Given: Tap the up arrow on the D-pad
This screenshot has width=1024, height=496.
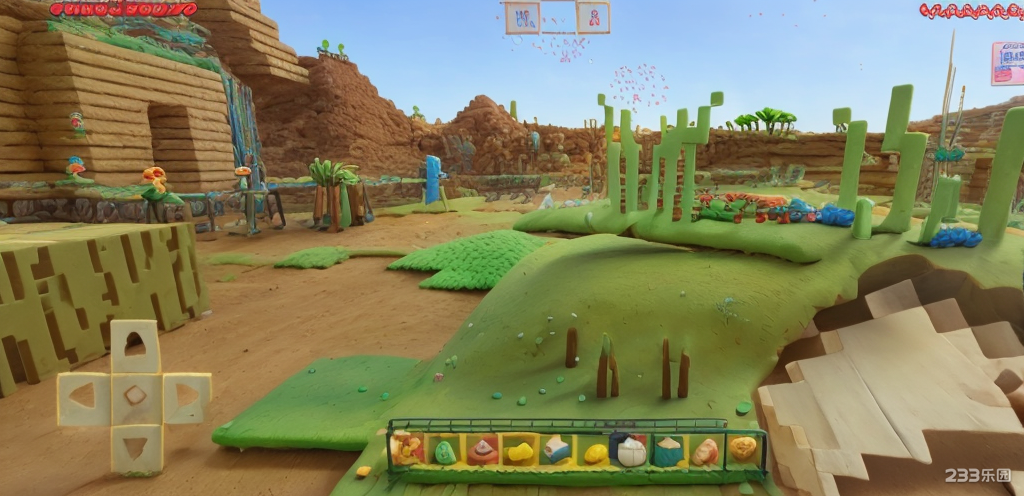Looking at the screenshot, I should (x=134, y=347).
